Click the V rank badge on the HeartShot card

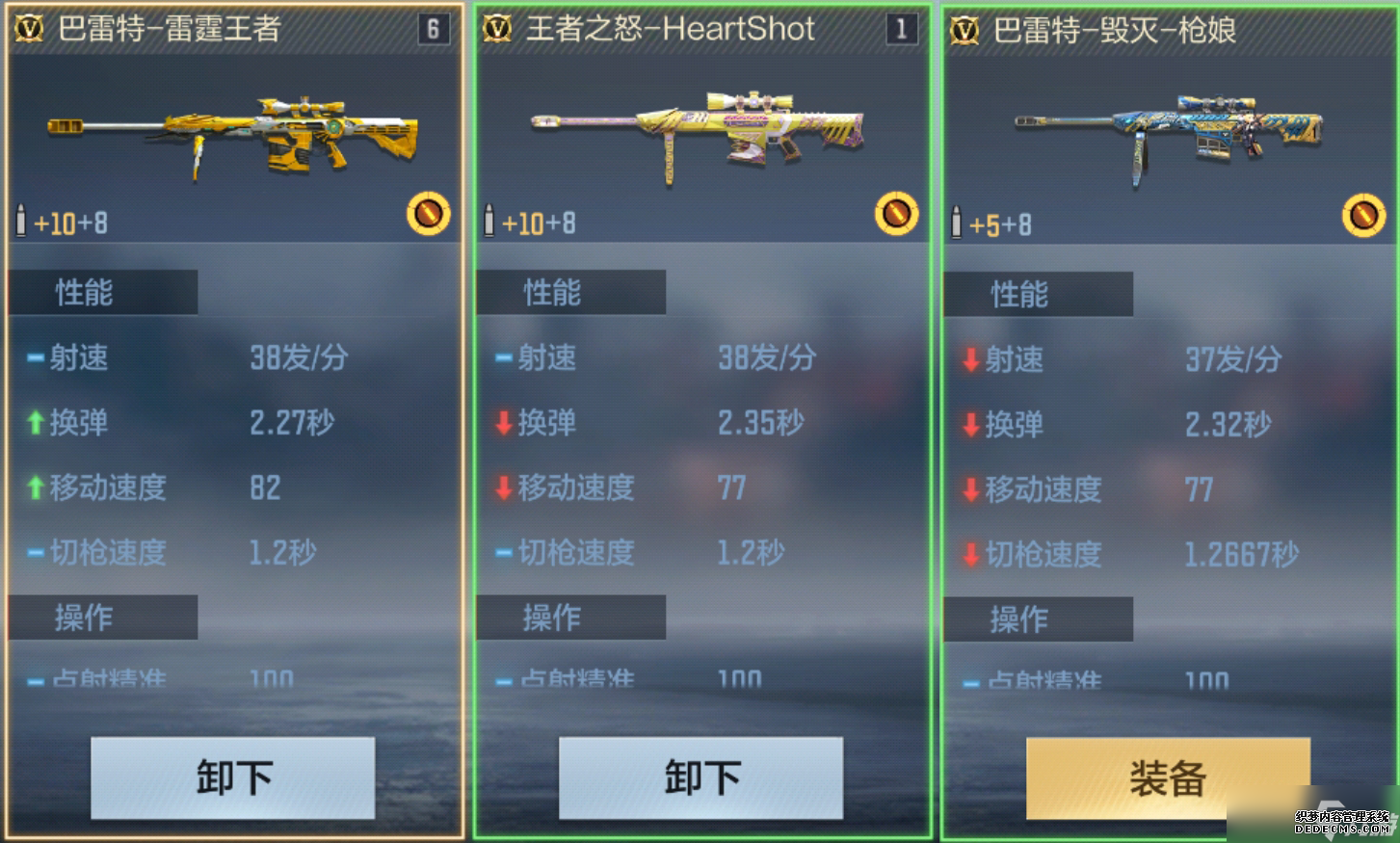[x=495, y=30]
